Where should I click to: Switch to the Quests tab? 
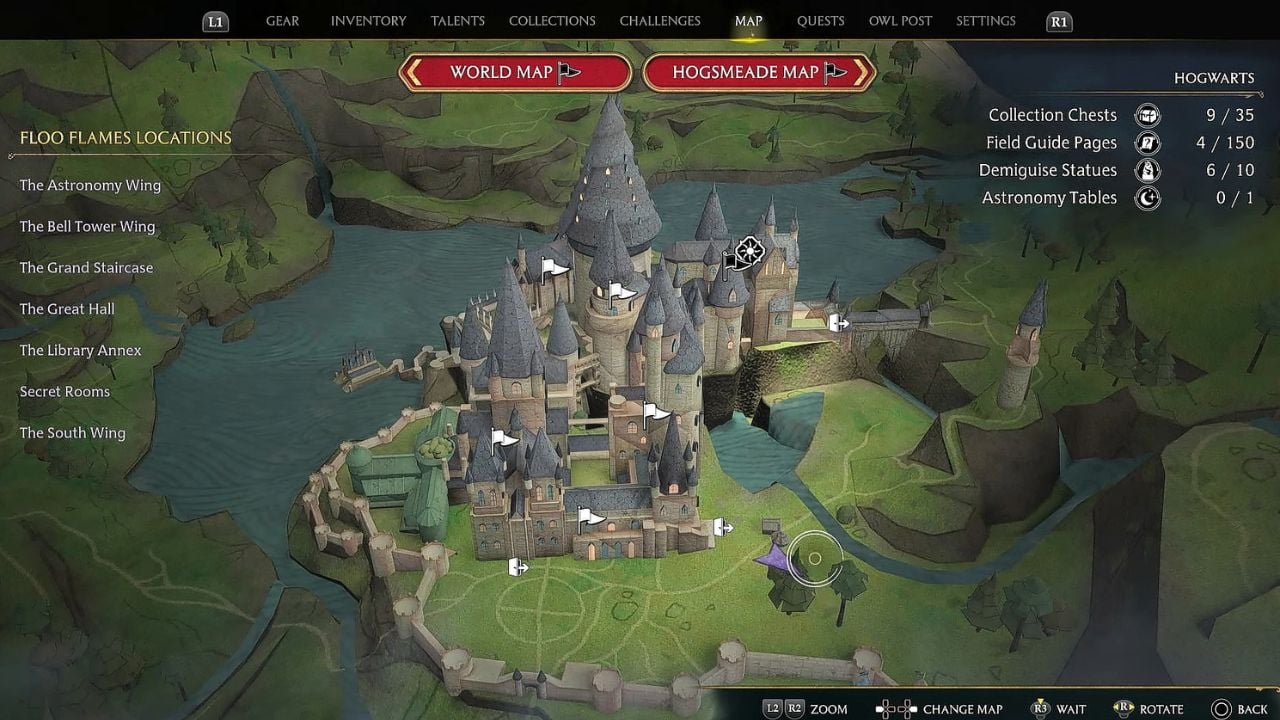[820, 21]
